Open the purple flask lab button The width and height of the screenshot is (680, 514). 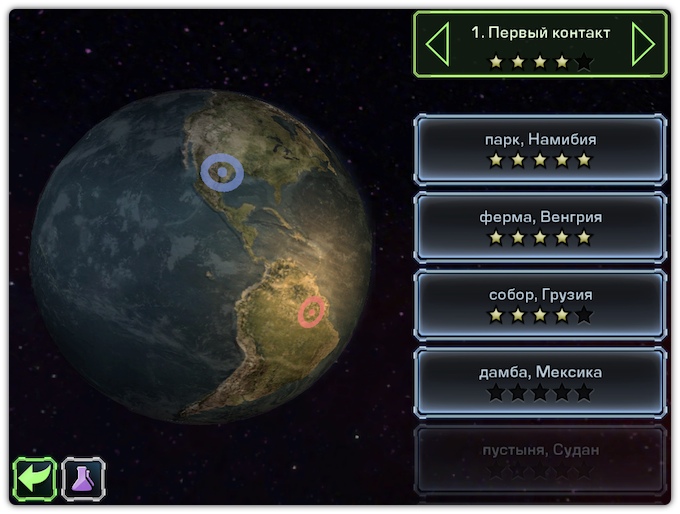pyautogui.click(x=83, y=478)
